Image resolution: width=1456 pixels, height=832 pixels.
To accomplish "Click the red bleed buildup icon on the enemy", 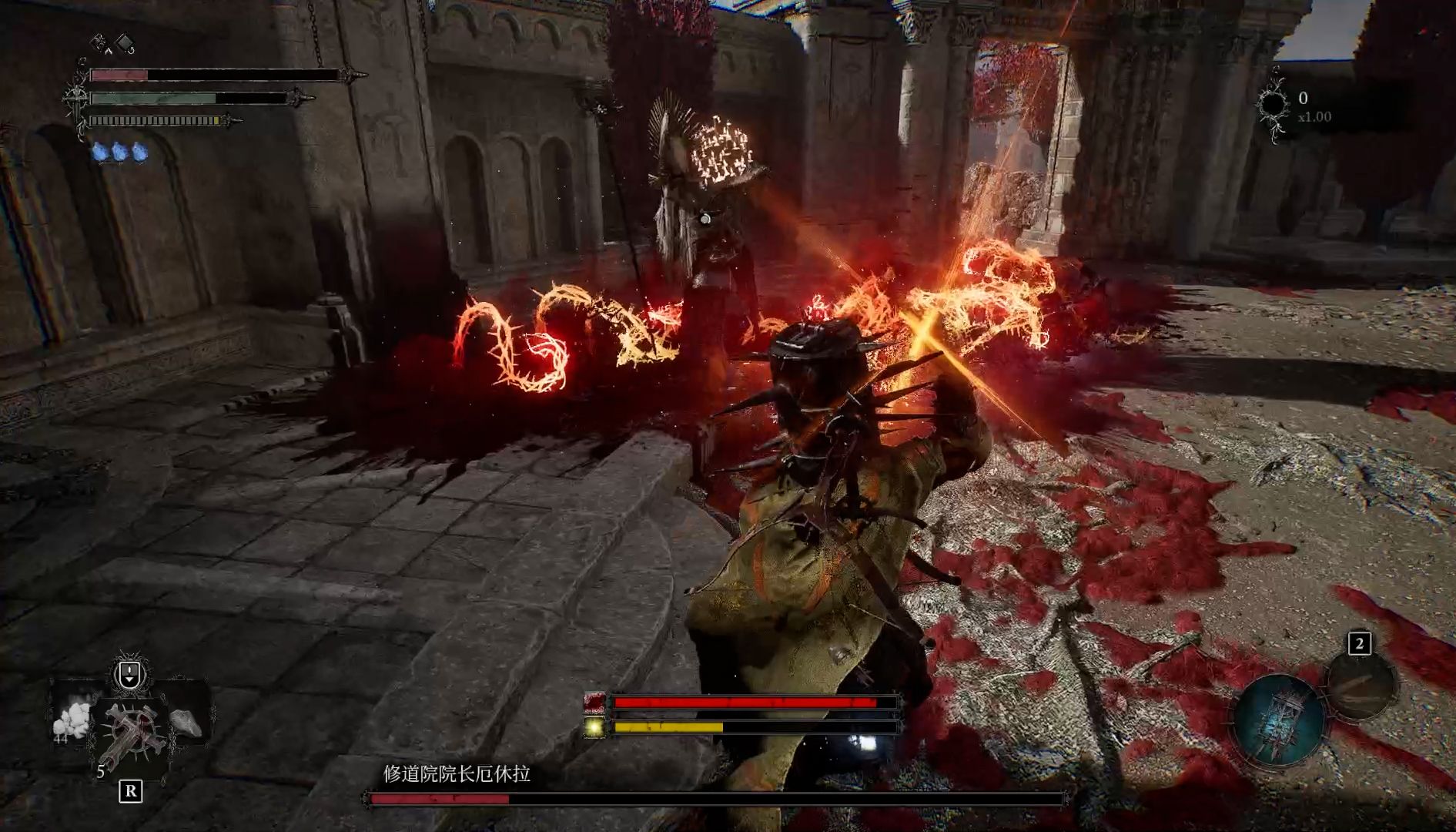I will (594, 702).
